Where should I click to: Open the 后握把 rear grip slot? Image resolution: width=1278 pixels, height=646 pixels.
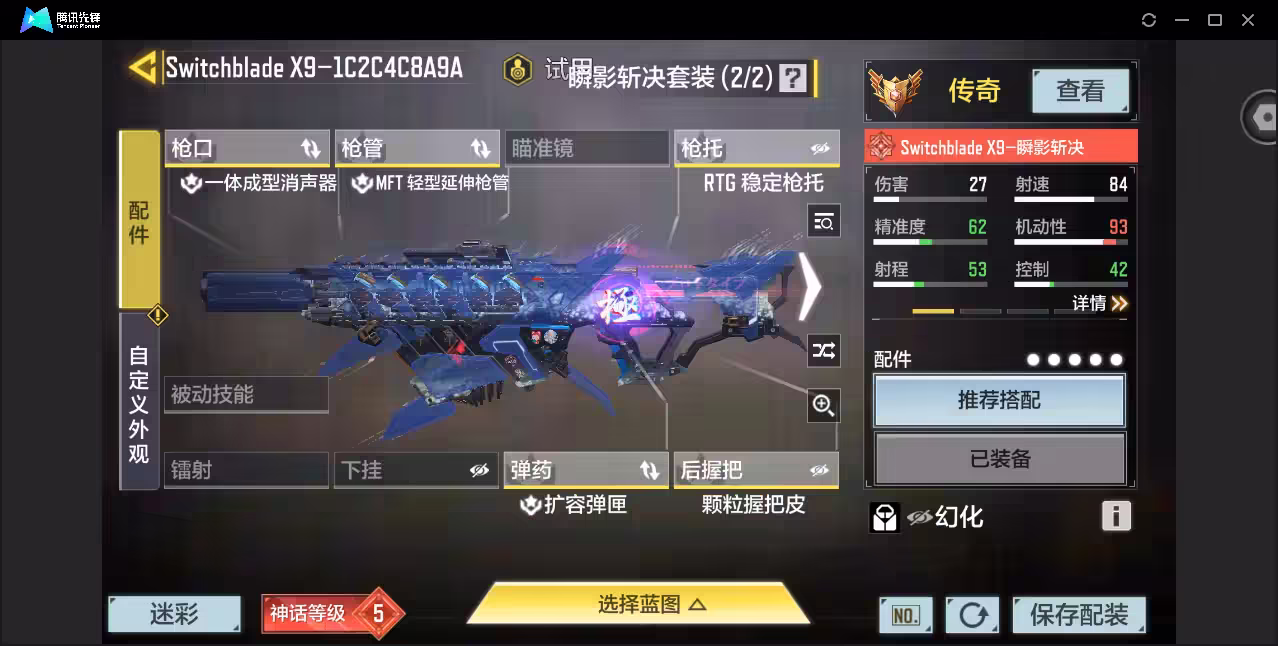756,470
